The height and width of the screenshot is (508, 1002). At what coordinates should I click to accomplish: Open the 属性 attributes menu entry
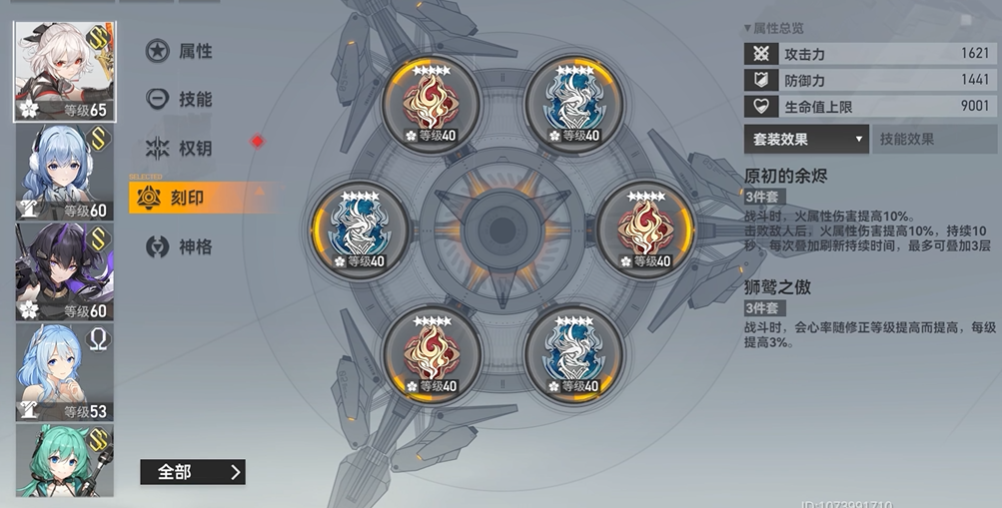coord(181,51)
